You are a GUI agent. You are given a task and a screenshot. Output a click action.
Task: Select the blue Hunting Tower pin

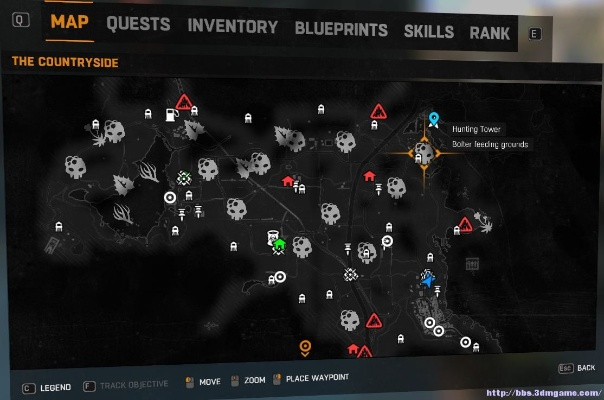click(434, 120)
